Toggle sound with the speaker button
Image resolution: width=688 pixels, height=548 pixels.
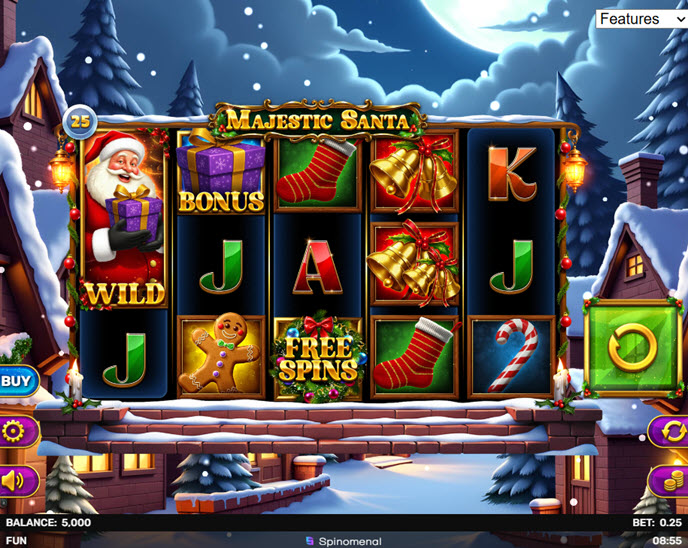[x=16, y=481]
